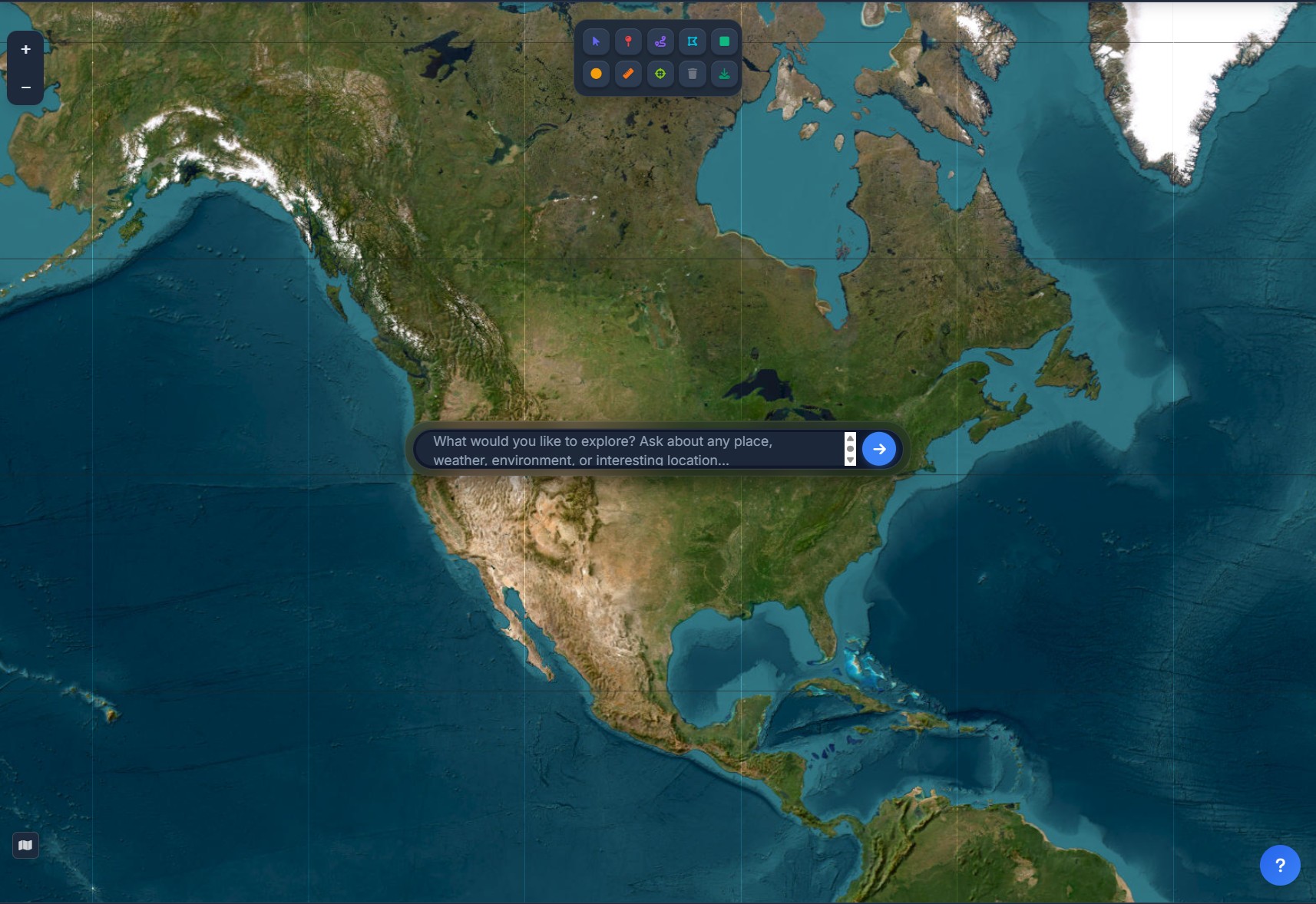Submit a query with the blue arrow
The width and height of the screenshot is (1316, 904).
click(879, 449)
